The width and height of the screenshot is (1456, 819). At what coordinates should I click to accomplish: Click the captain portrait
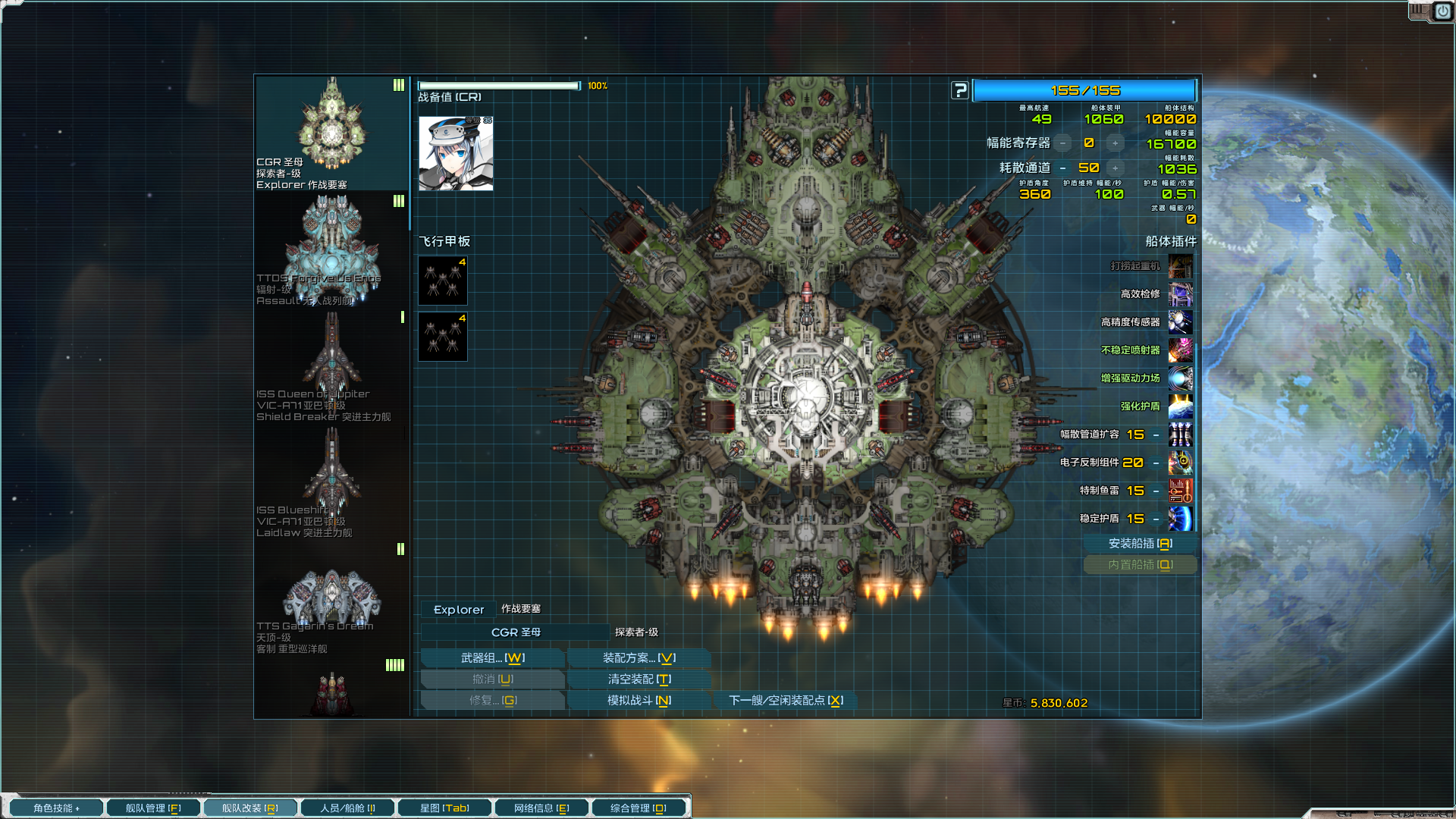point(456,153)
